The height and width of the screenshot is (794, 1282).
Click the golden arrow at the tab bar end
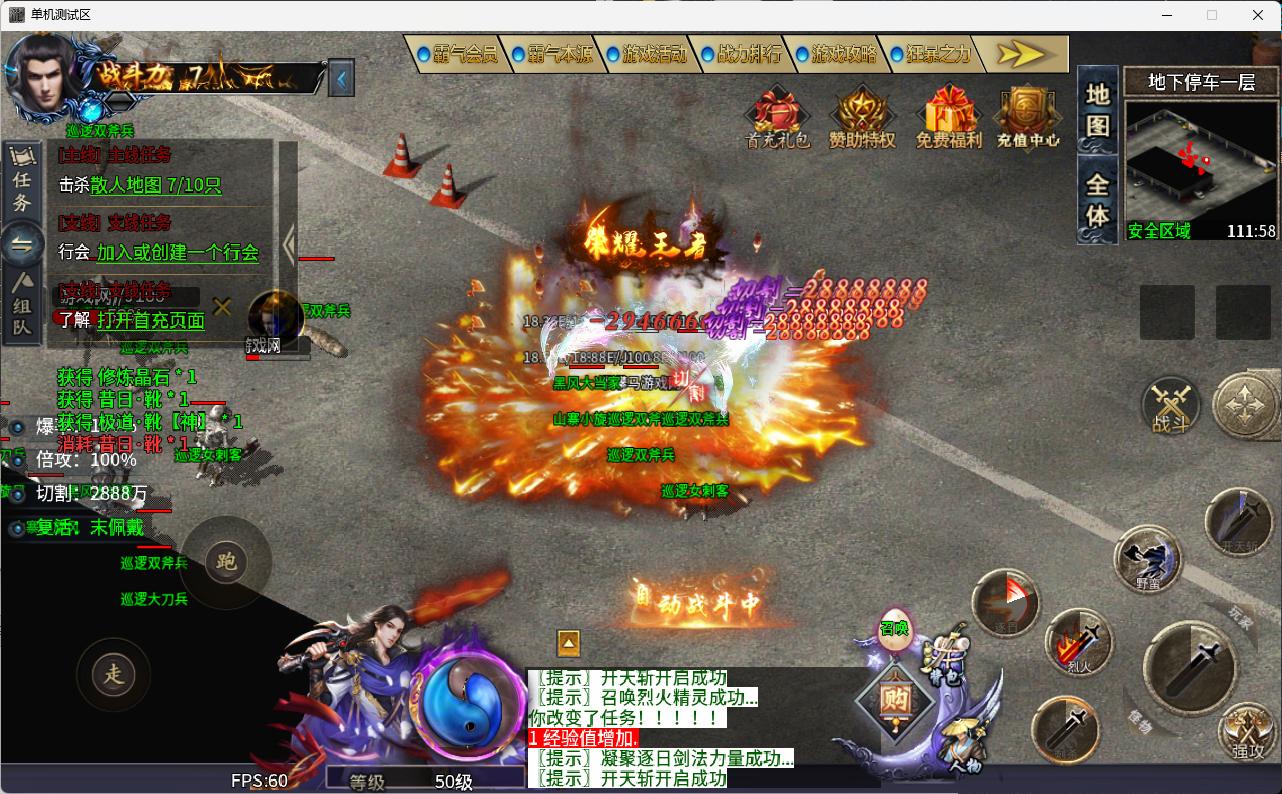[x=1021, y=54]
